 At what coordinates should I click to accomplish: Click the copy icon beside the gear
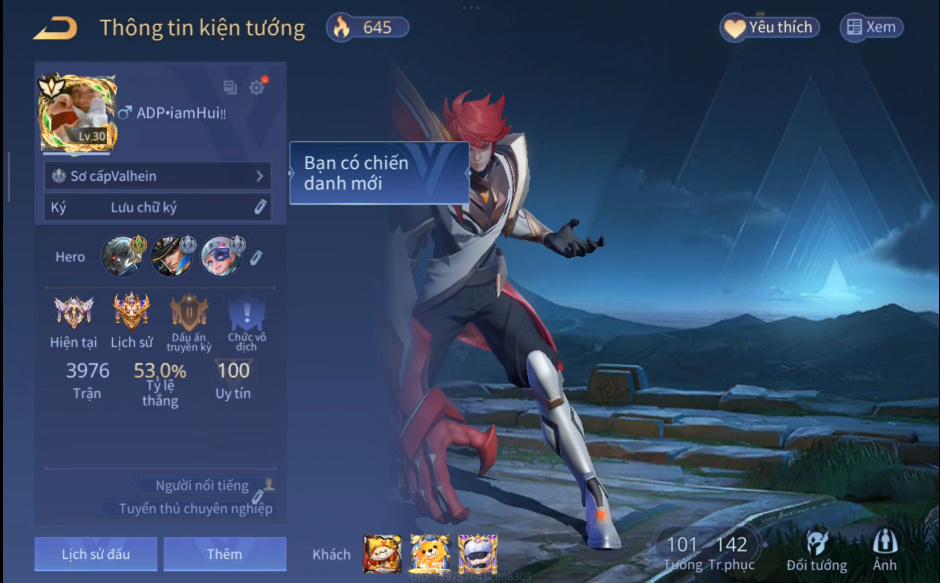tap(230, 88)
